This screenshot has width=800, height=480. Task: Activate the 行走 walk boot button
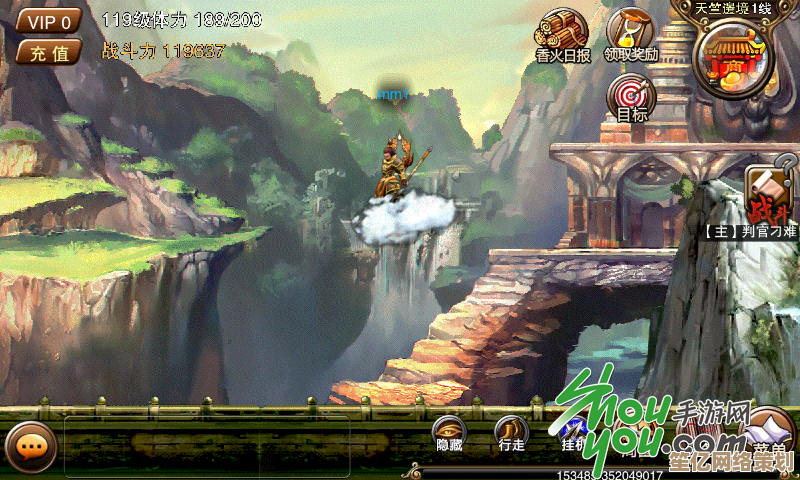[511, 433]
